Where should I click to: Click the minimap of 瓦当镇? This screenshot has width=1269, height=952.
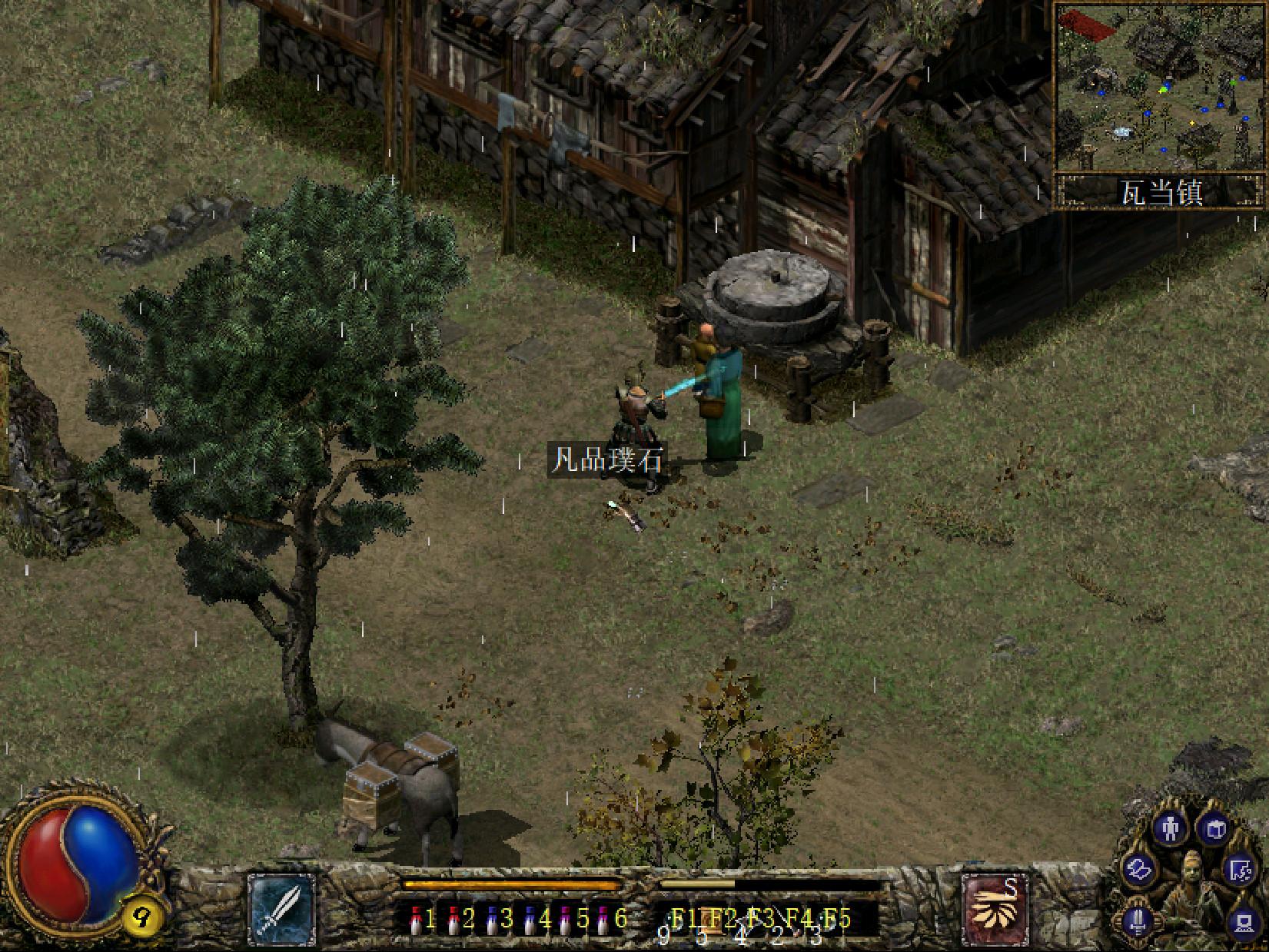coord(1159,87)
